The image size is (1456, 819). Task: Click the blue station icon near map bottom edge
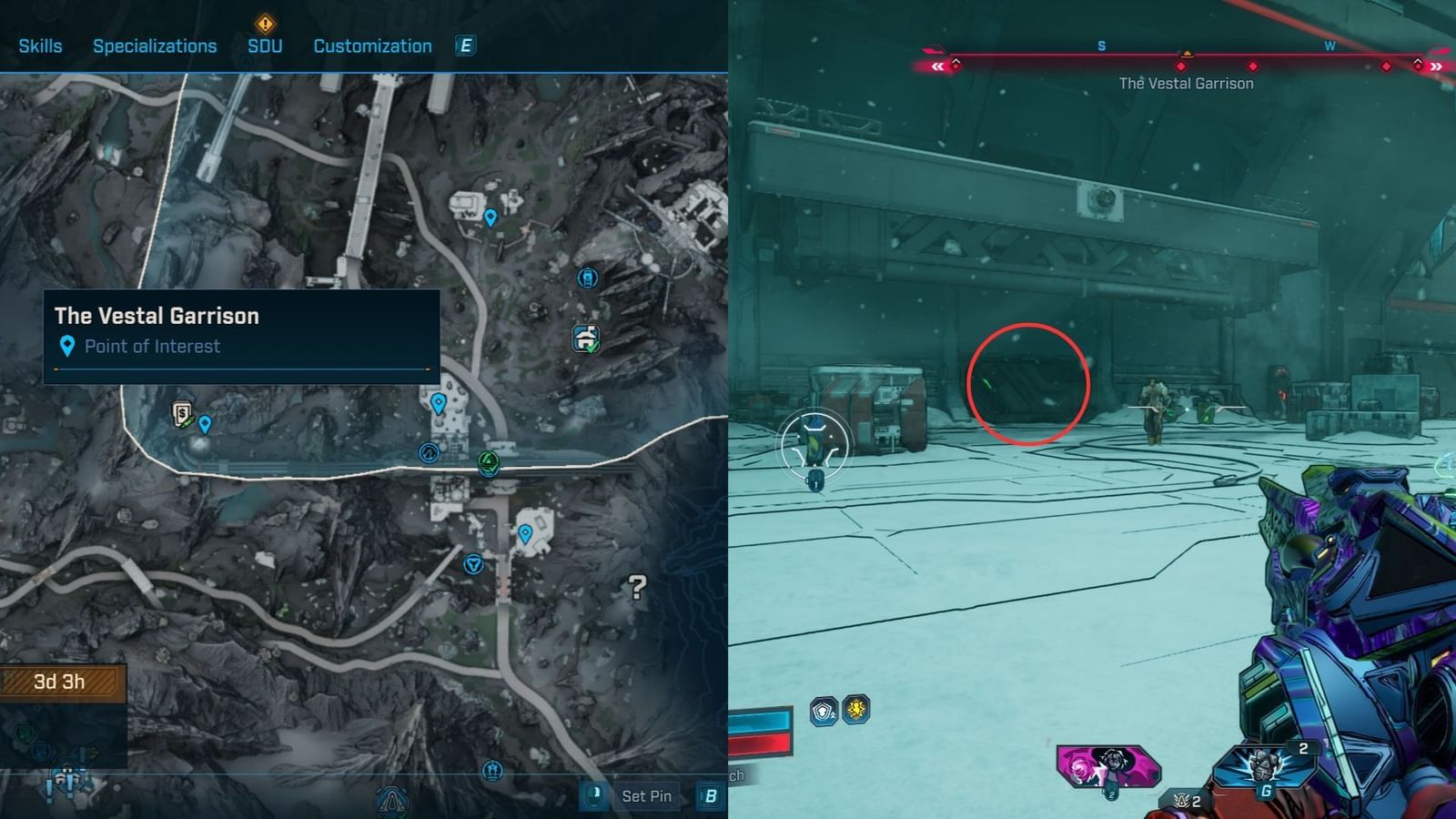coord(493,769)
